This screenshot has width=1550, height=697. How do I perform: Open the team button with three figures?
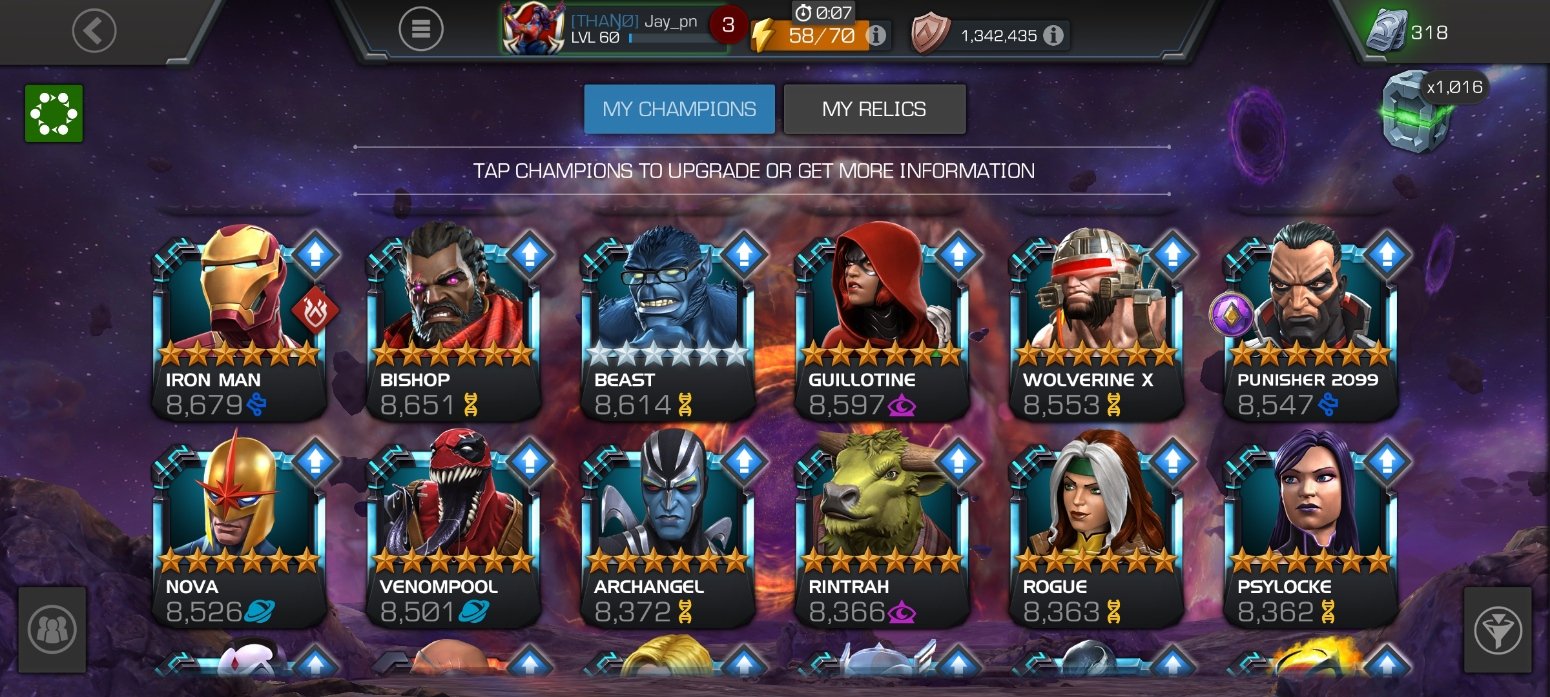pyautogui.click(x=52, y=630)
